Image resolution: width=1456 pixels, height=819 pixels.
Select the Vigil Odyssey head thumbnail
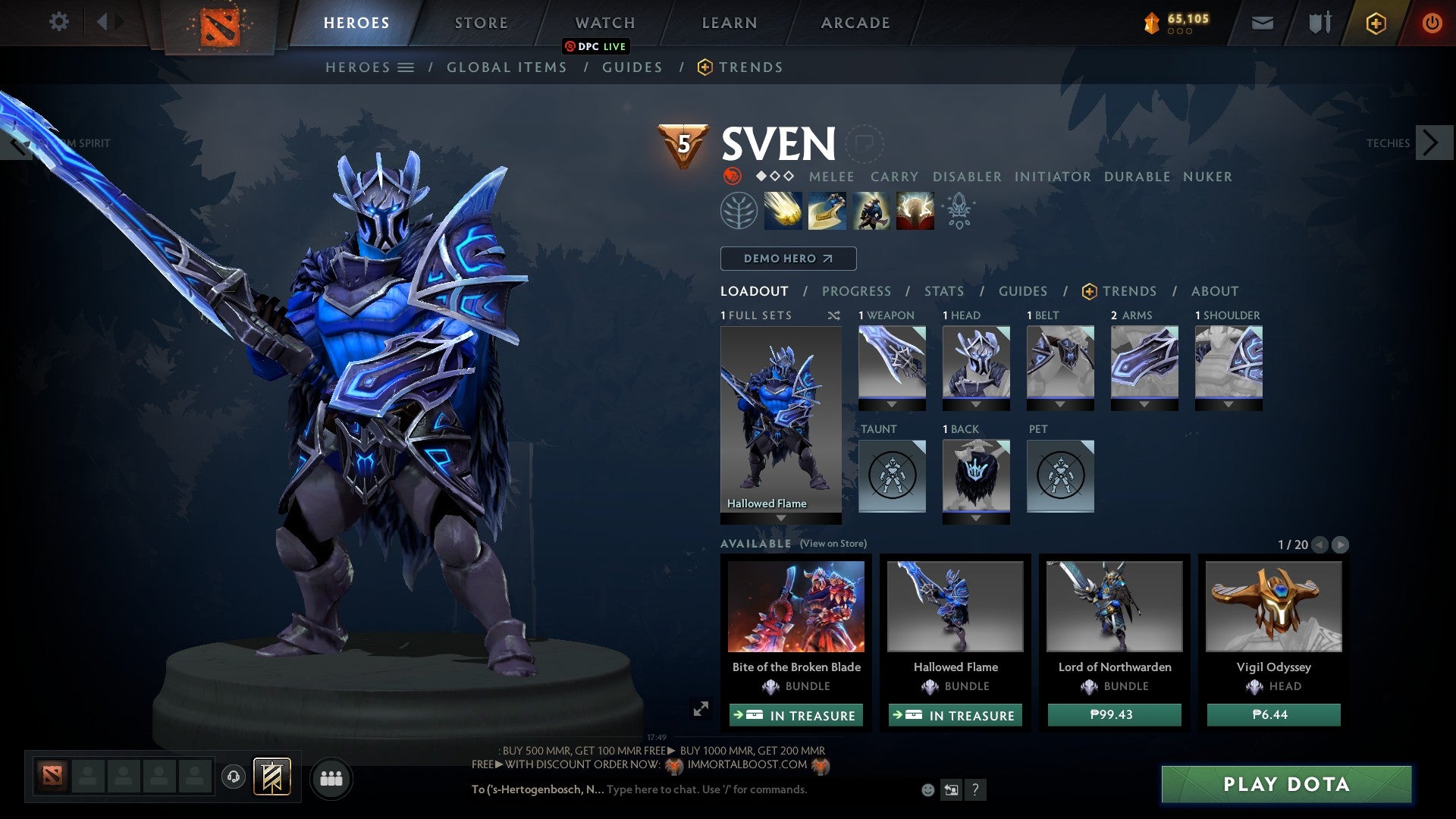pos(1273,607)
